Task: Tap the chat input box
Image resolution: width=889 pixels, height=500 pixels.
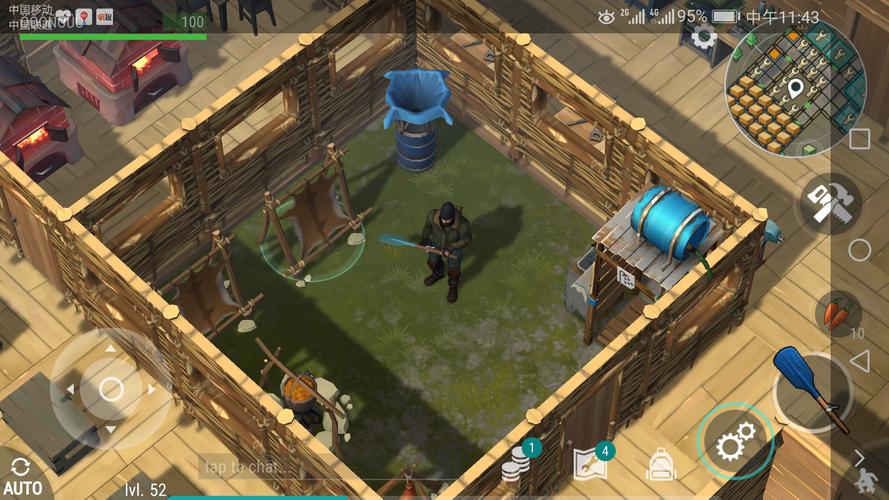Action: pos(252,466)
